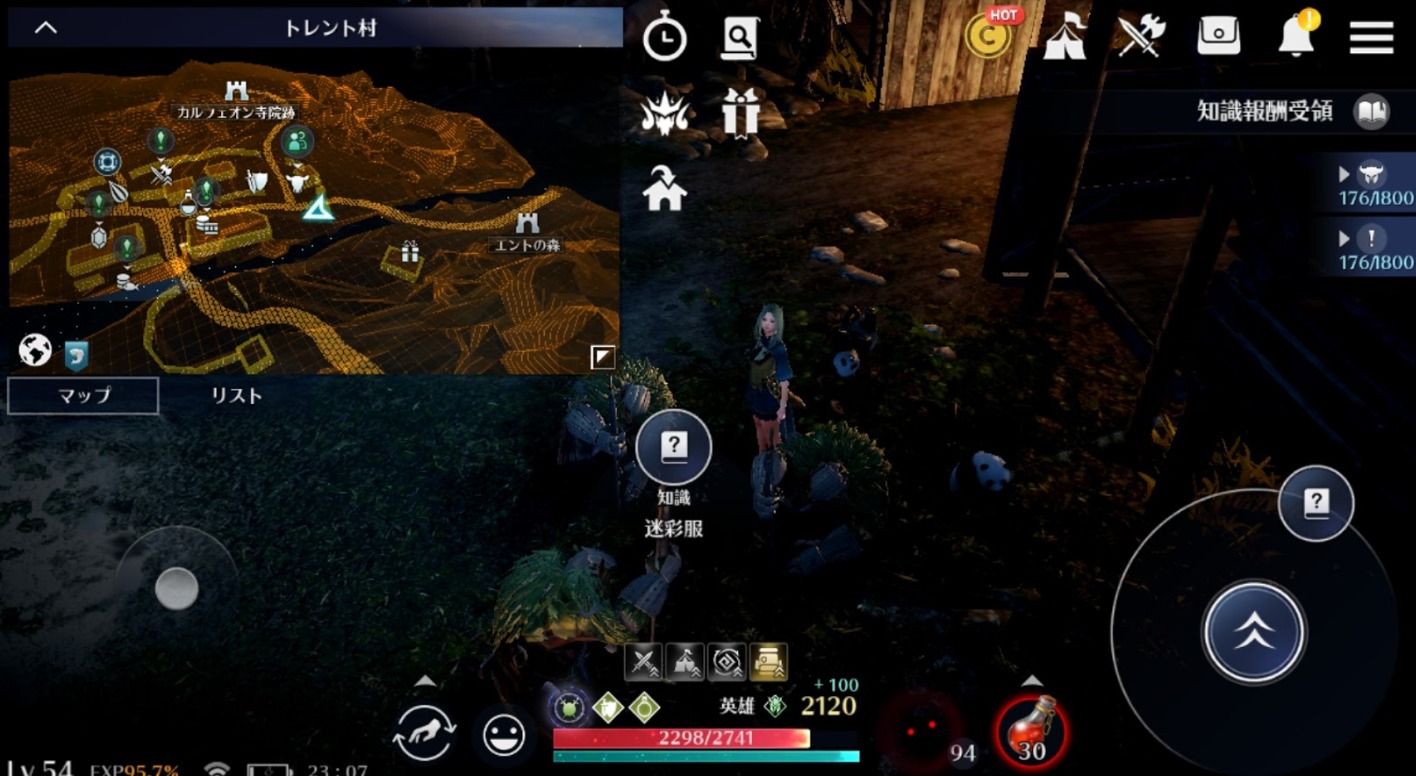This screenshot has height=776, width=1416.
Task: Open the hamburger main menu
Action: point(1371,38)
